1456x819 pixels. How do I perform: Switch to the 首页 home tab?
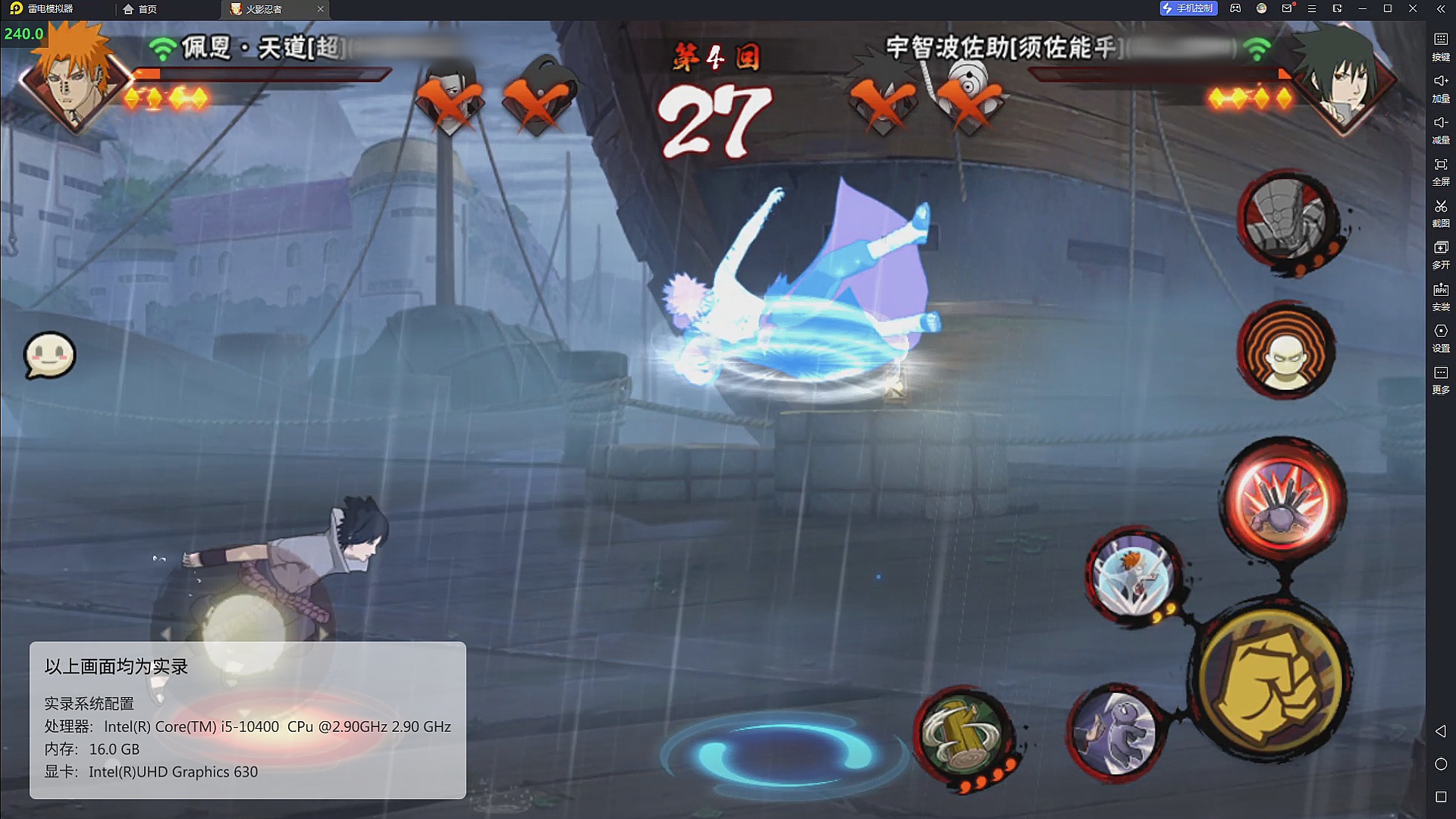[x=140, y=9]
